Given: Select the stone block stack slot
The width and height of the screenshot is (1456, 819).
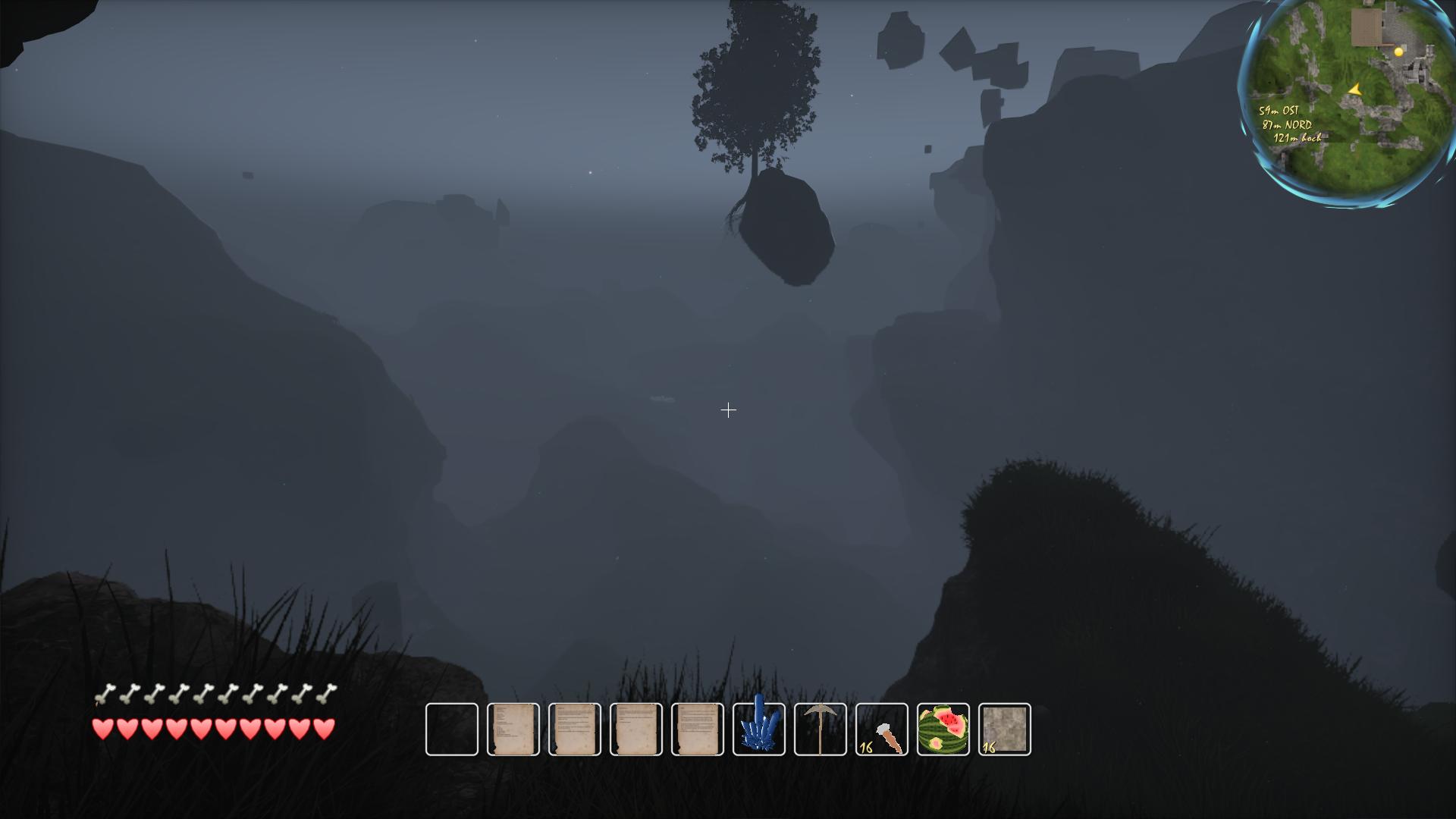Looking at the screenshot, I should click(1005, 730).
